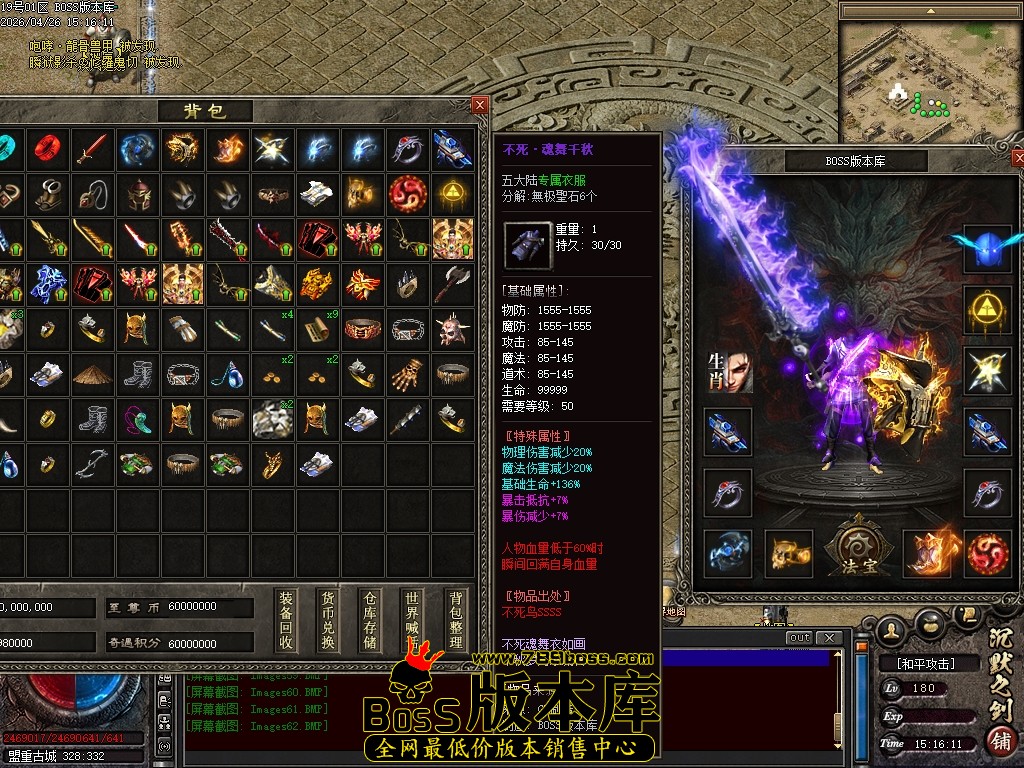Image resolution: width=1024 pixels, height=768 pixels.
Task: Select the double-bladed axe item slot
Action: click(x=453, y=283)
